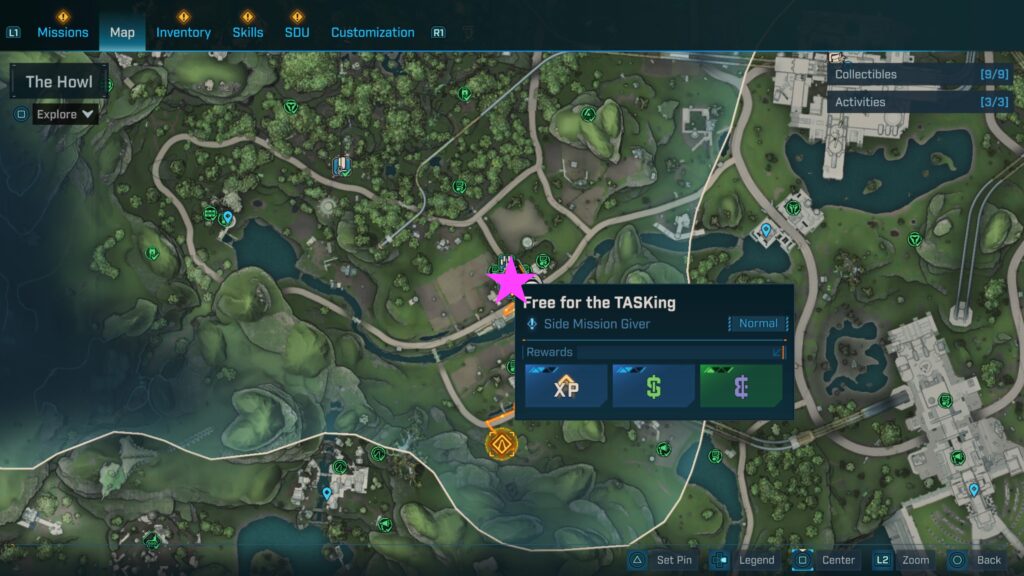Click the Set Pin option

click(x=663, y=560)
